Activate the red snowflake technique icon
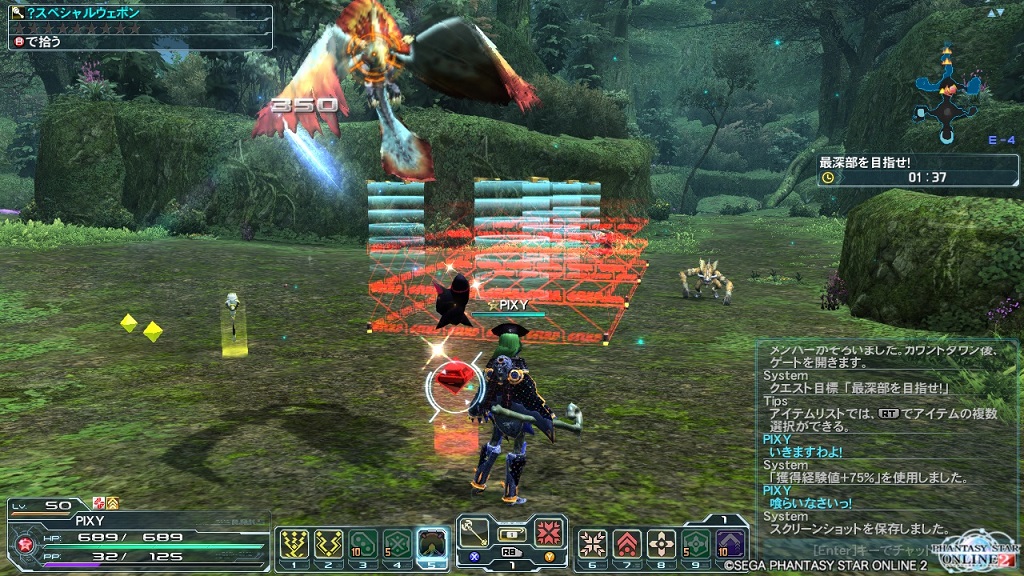Screen dimensions: 1024x576 click(548, 530)
